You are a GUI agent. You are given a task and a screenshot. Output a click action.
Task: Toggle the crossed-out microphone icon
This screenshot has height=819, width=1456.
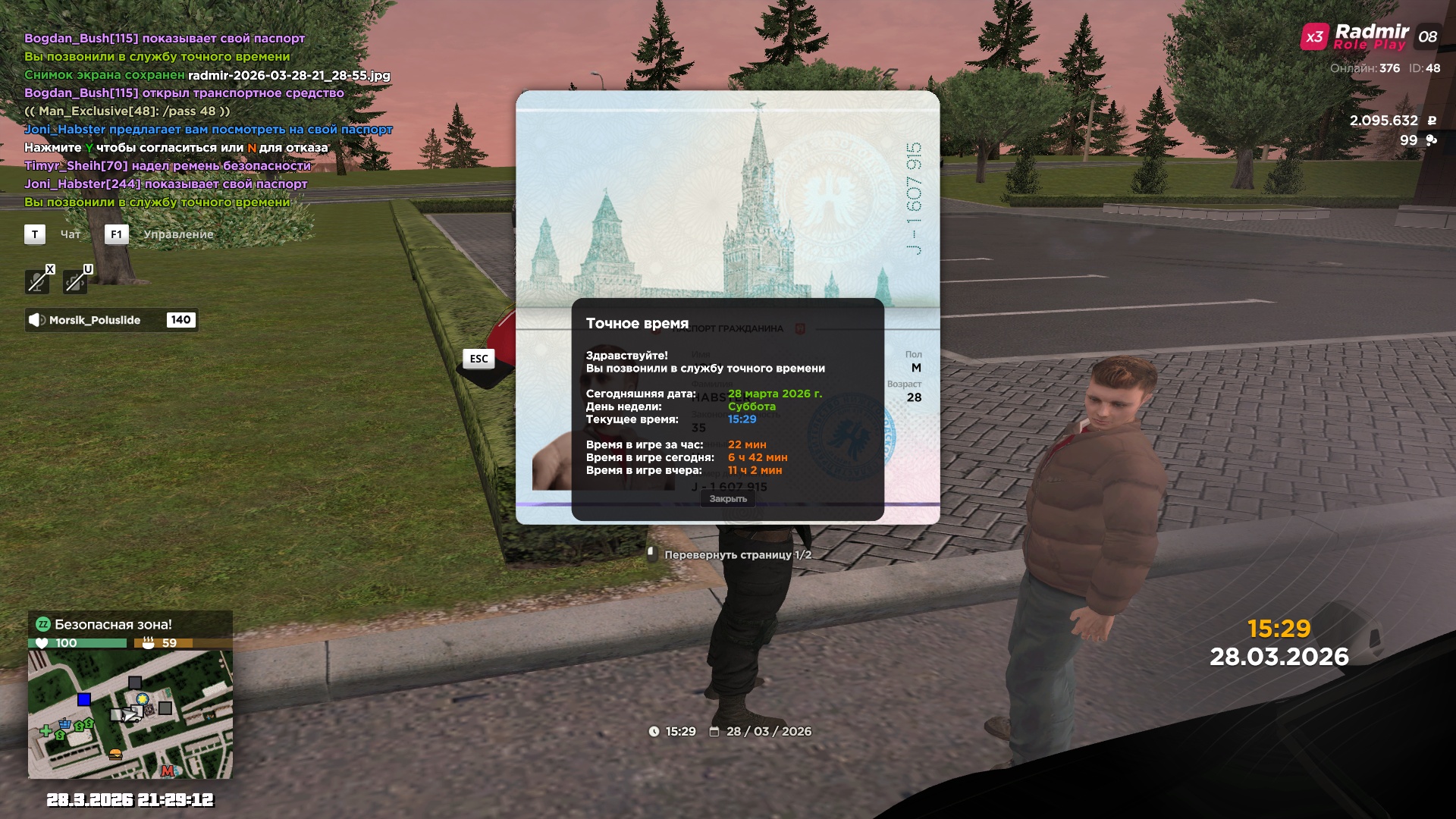(x=37, y=282)
